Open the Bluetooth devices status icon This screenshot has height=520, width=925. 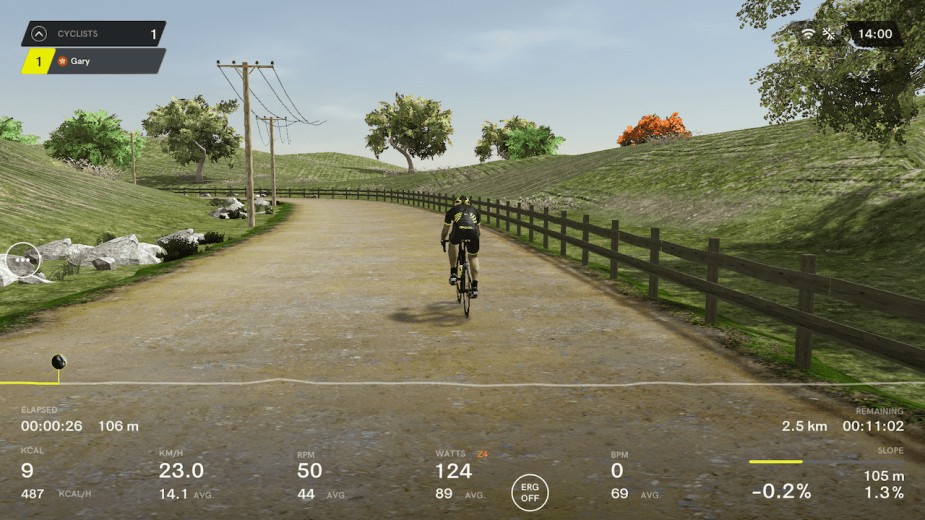tap(829, 34)
